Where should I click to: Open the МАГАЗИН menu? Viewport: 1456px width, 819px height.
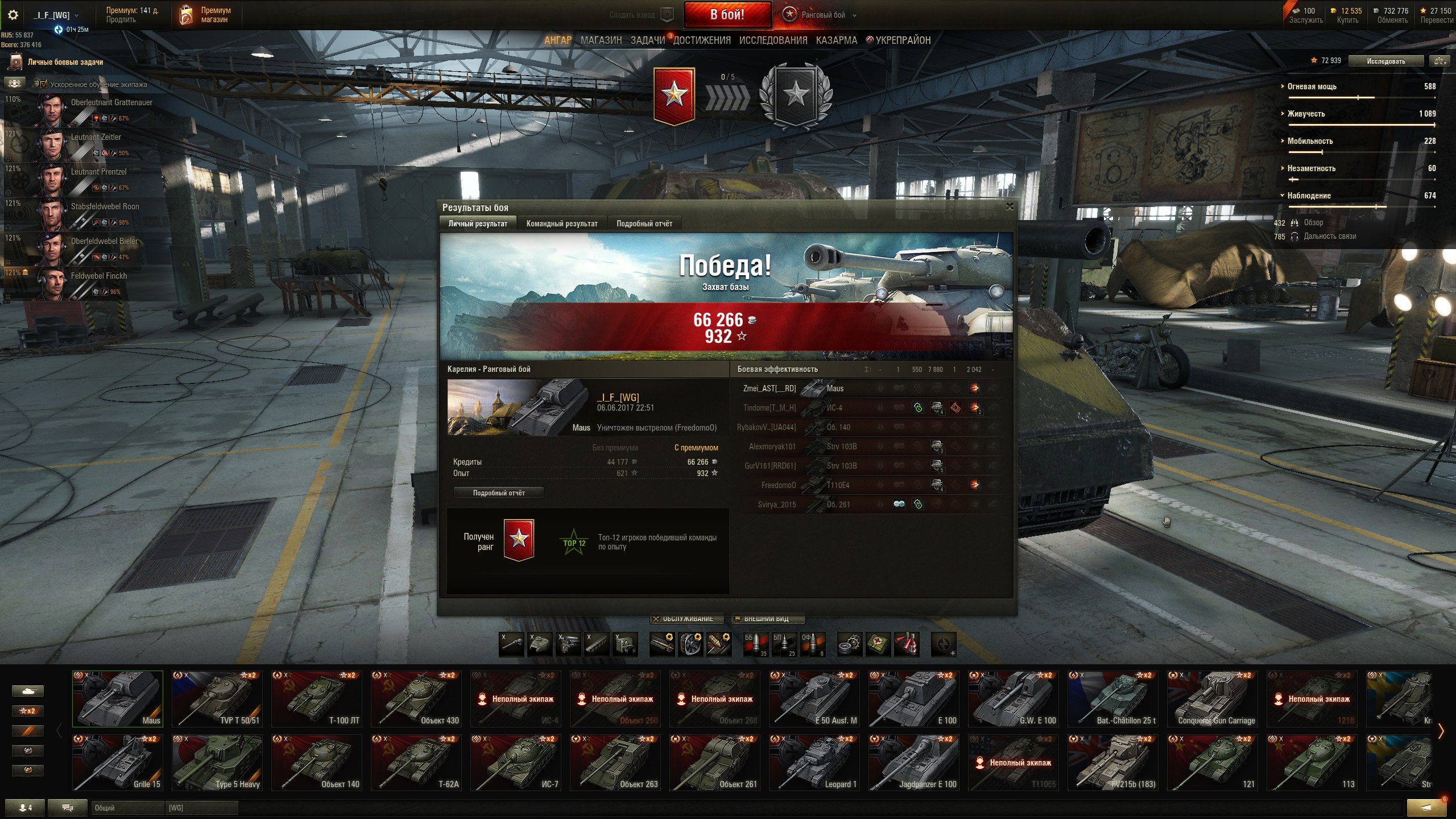601,40
